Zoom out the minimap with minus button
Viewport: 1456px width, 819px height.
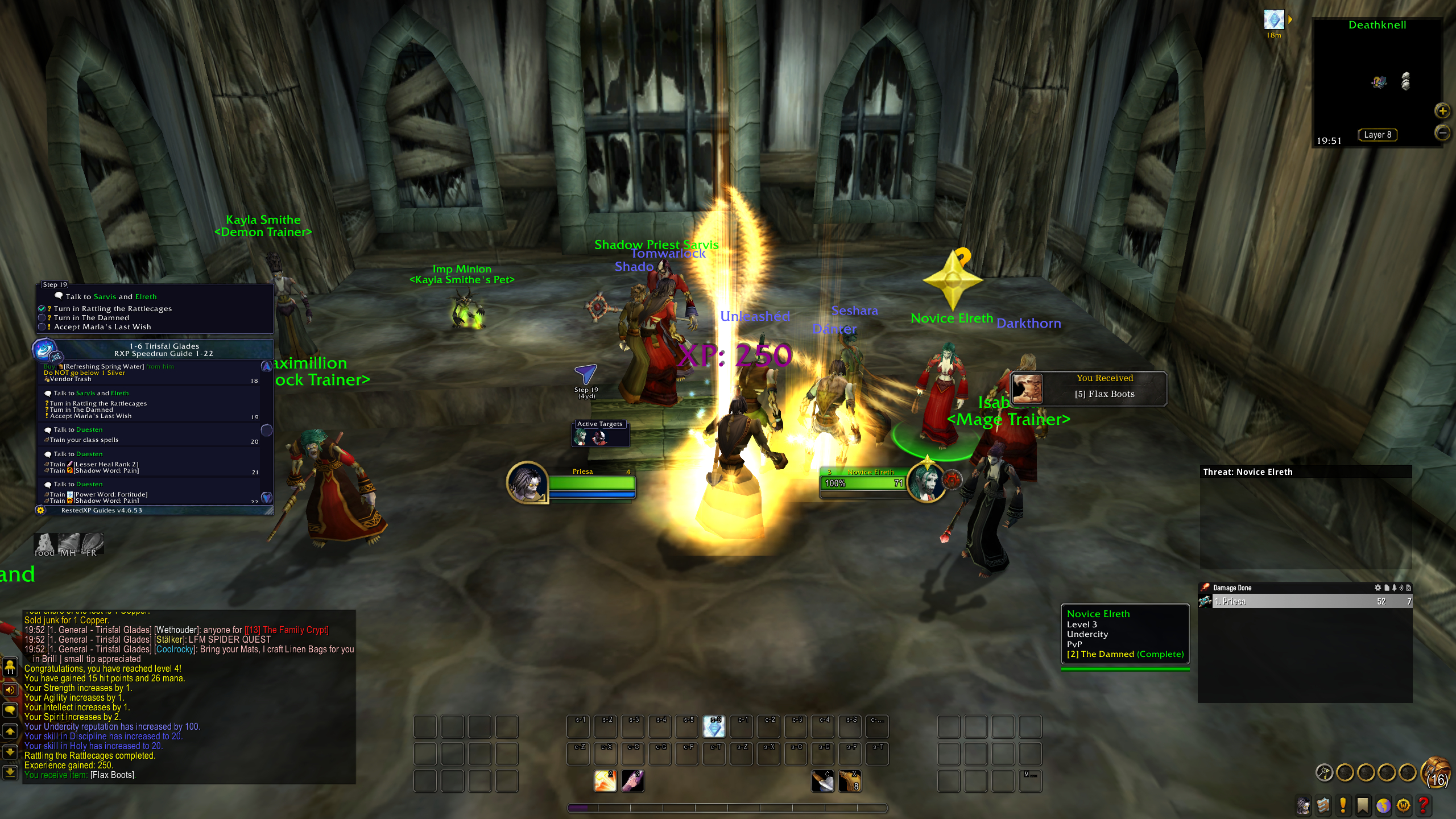click(x=1442, y=133)
